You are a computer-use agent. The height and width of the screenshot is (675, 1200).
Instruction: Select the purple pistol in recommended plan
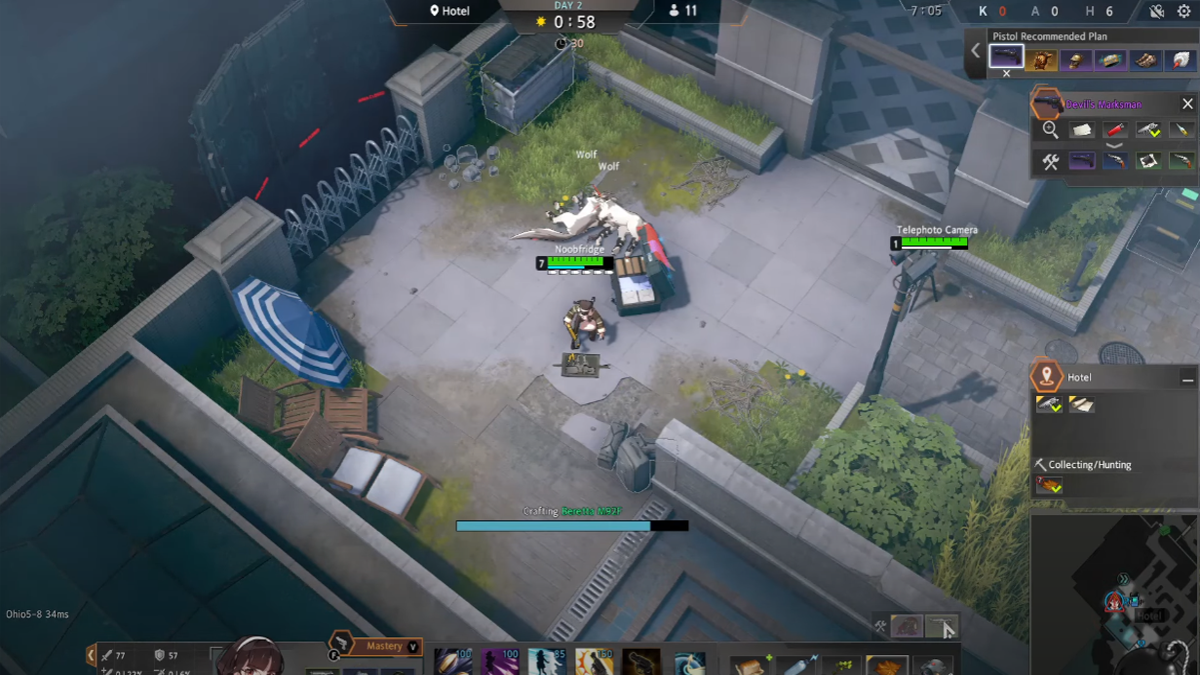[1006, 58]
